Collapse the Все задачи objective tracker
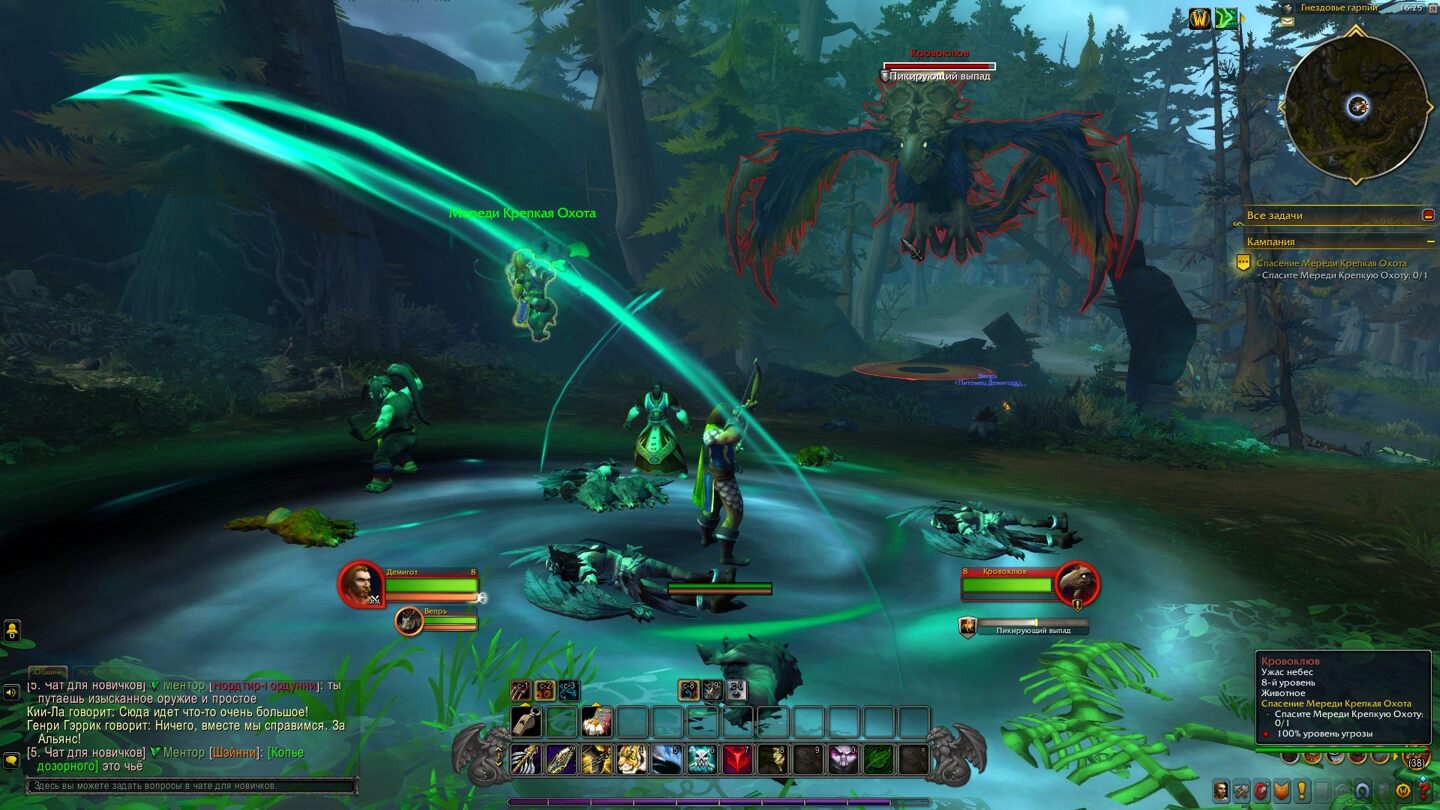This screenshot has height=810, width=1440. (1428, 215)
